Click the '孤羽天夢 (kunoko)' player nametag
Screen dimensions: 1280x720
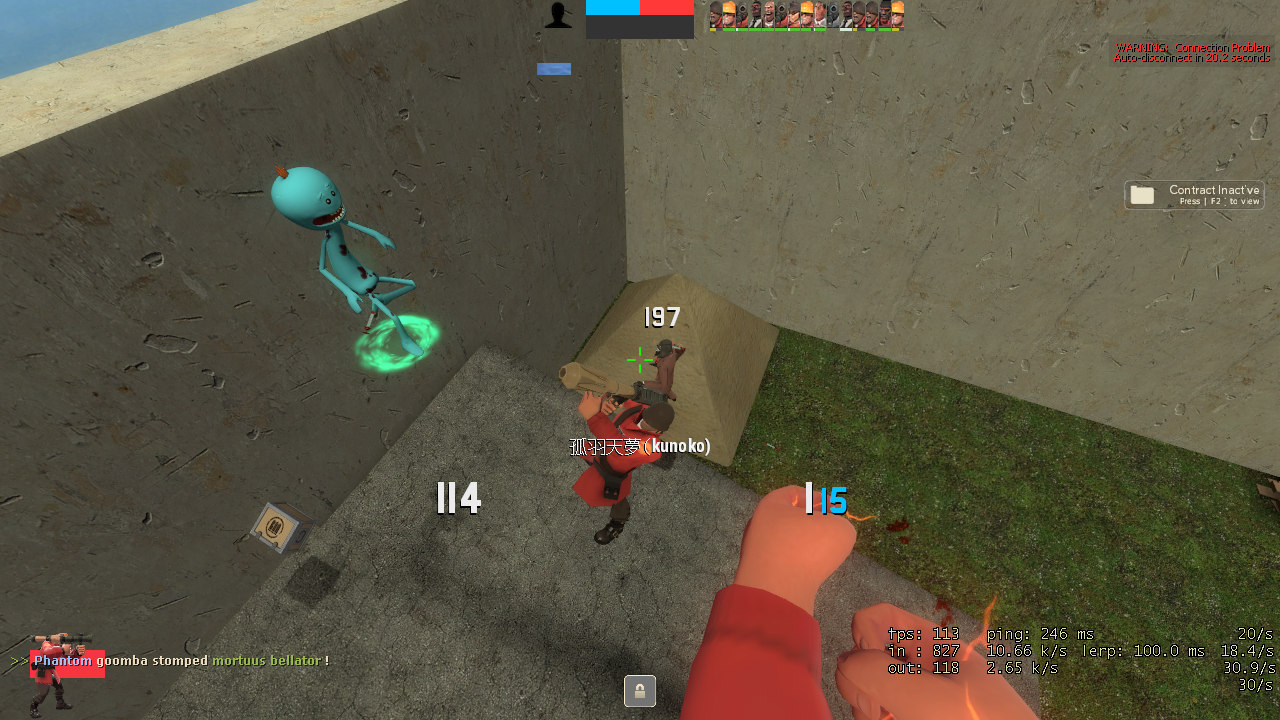pyautogui.click(x=642, y=446)
